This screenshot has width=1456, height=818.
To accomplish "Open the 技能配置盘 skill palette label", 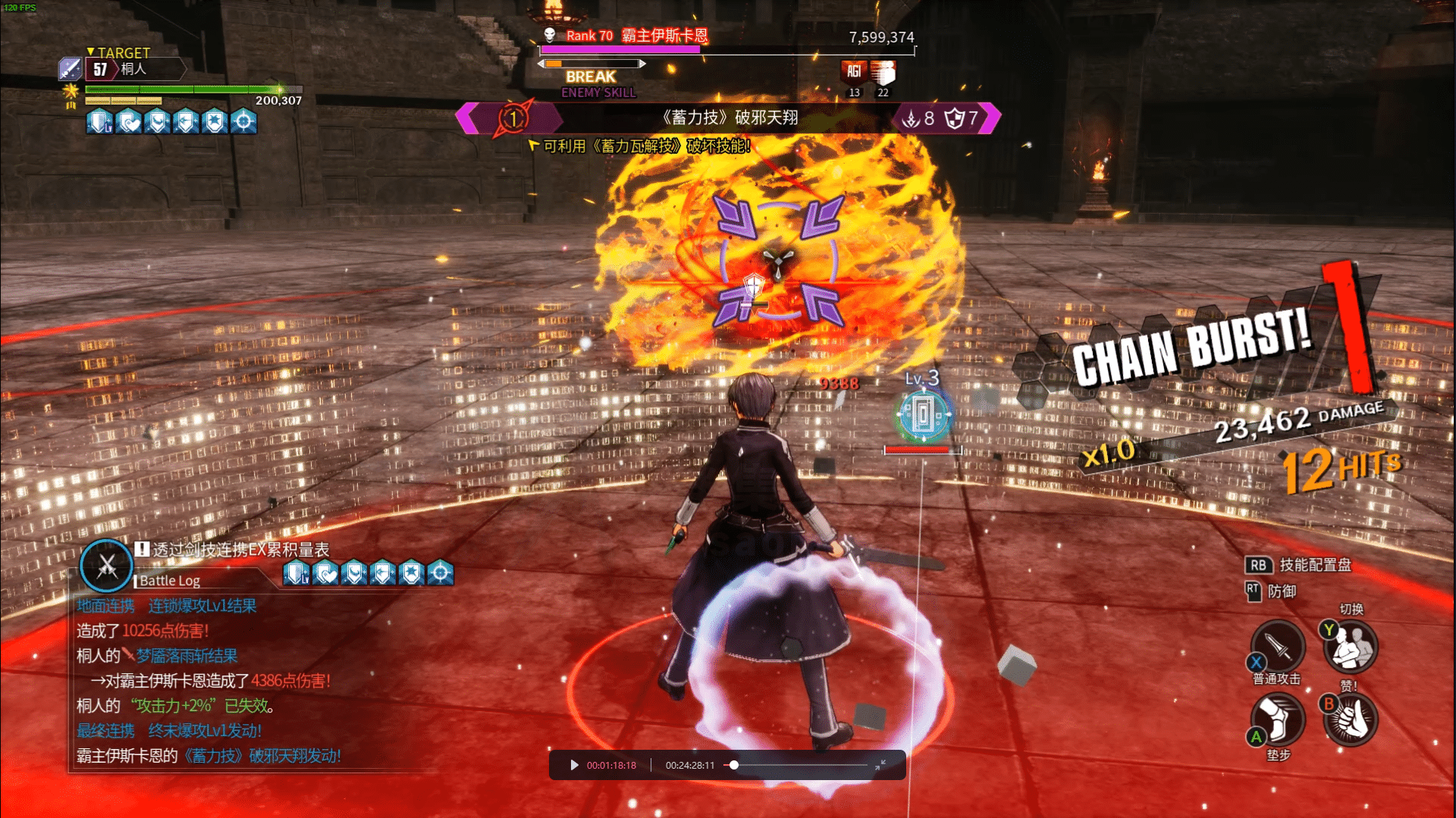I will click(x=1315, y=565).
